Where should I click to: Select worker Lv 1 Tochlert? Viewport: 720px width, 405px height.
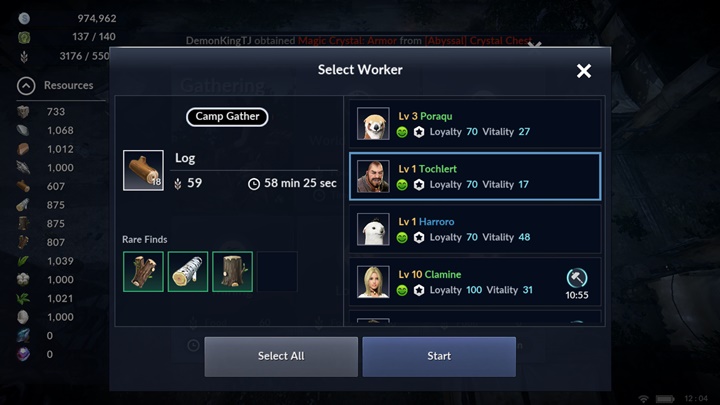[x=474, y=177]
